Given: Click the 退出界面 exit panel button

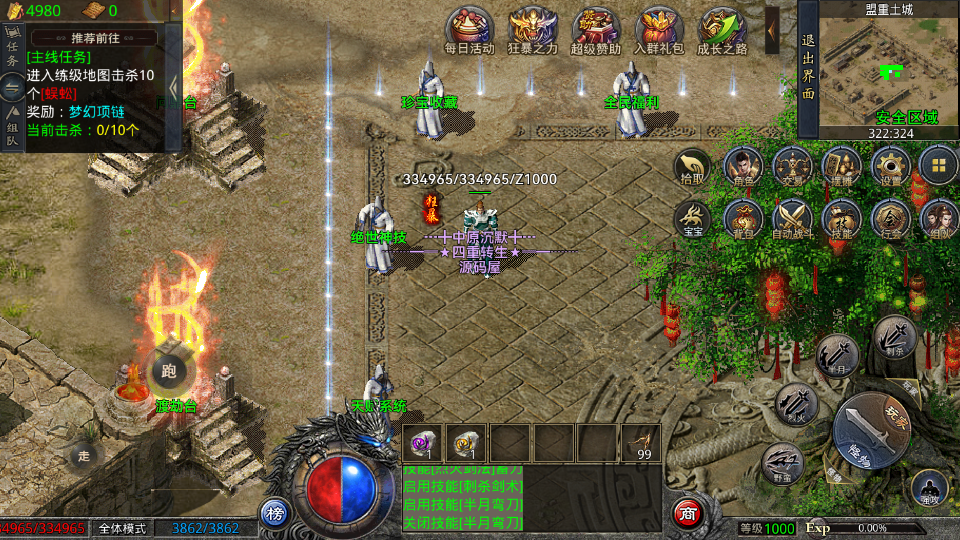Looking at the screenshot, I should point(808,69).
